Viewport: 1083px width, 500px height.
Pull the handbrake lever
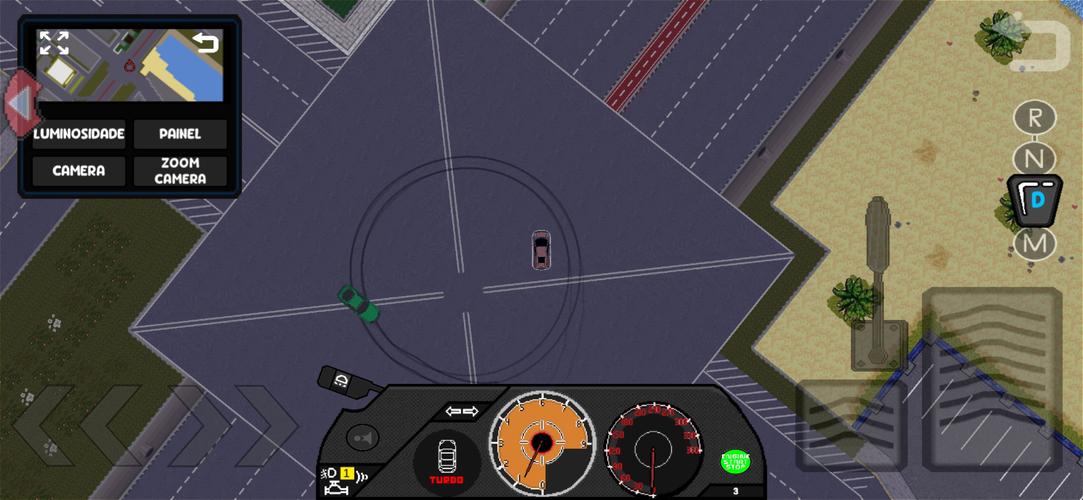(x=878, y=282)
